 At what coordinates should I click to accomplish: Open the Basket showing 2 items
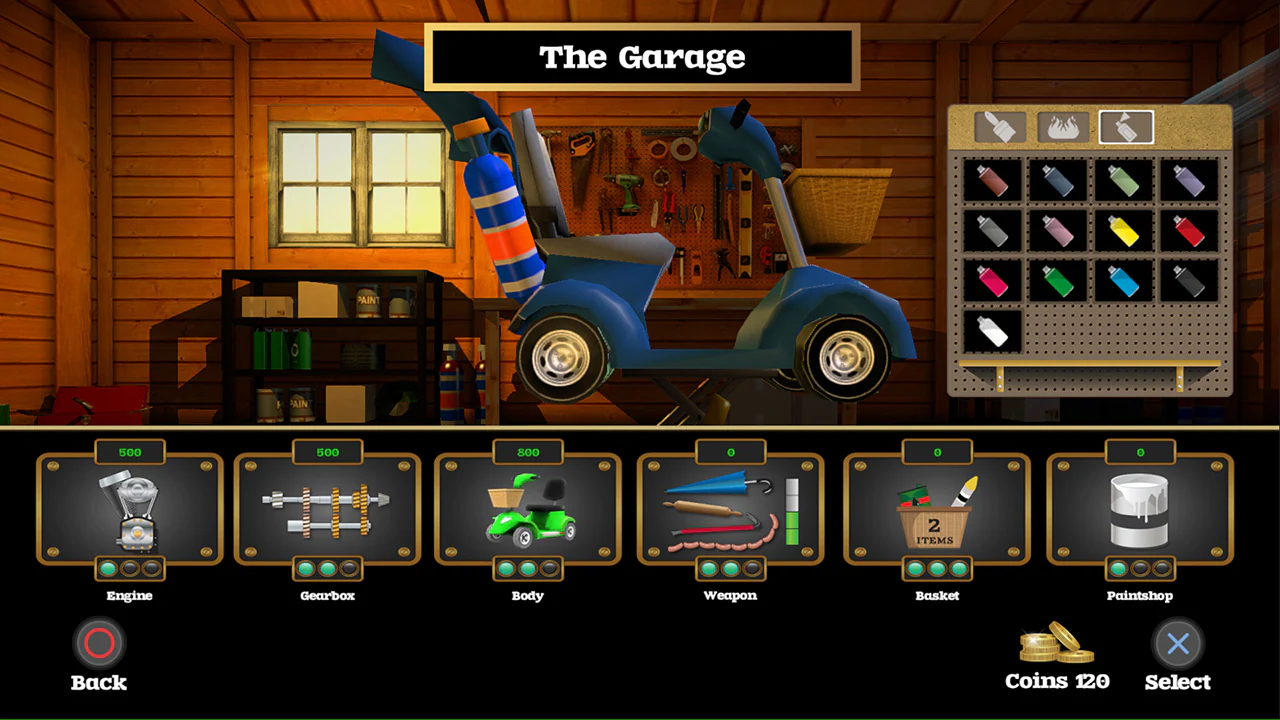937,510
